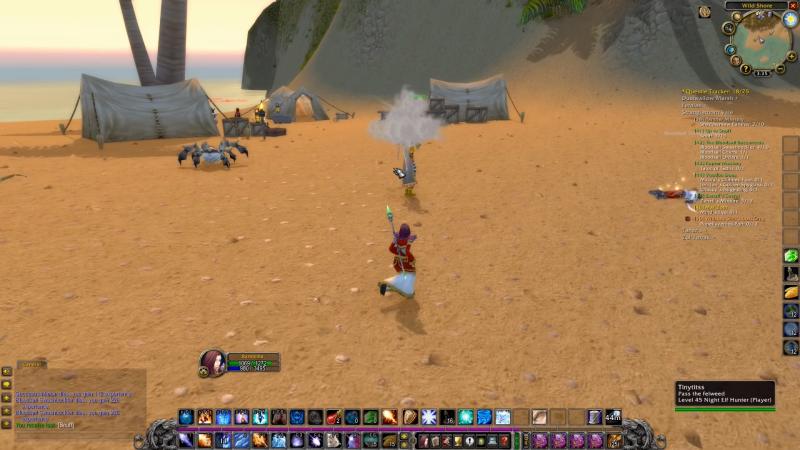Open the Wild Shore zone name label
Viewport: 800px width, 450px height.
click(x=755, y=5)
